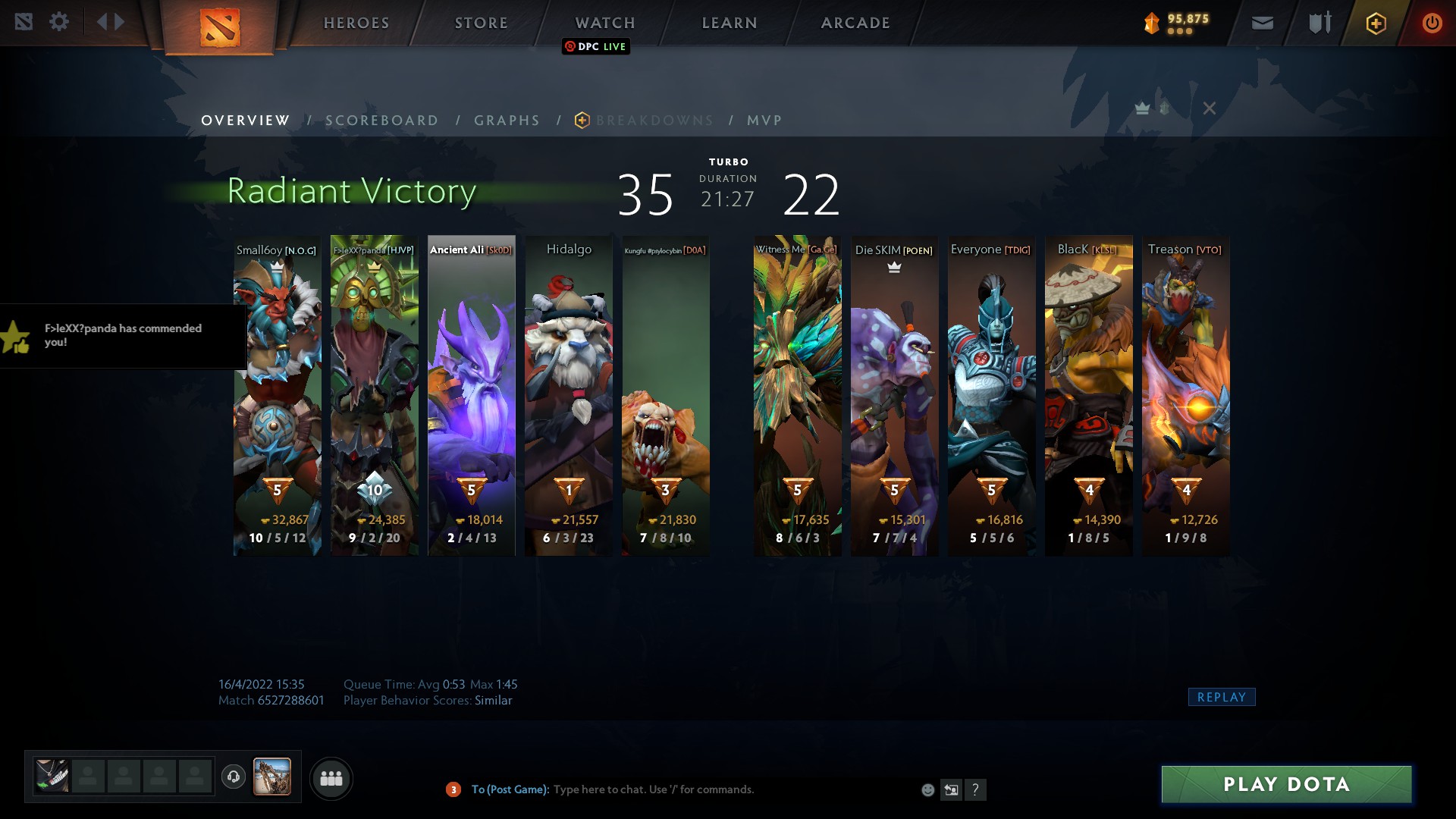Viewport: 1456px width, 819px height.
Task: Open the party members button
Action: (331, 778)
